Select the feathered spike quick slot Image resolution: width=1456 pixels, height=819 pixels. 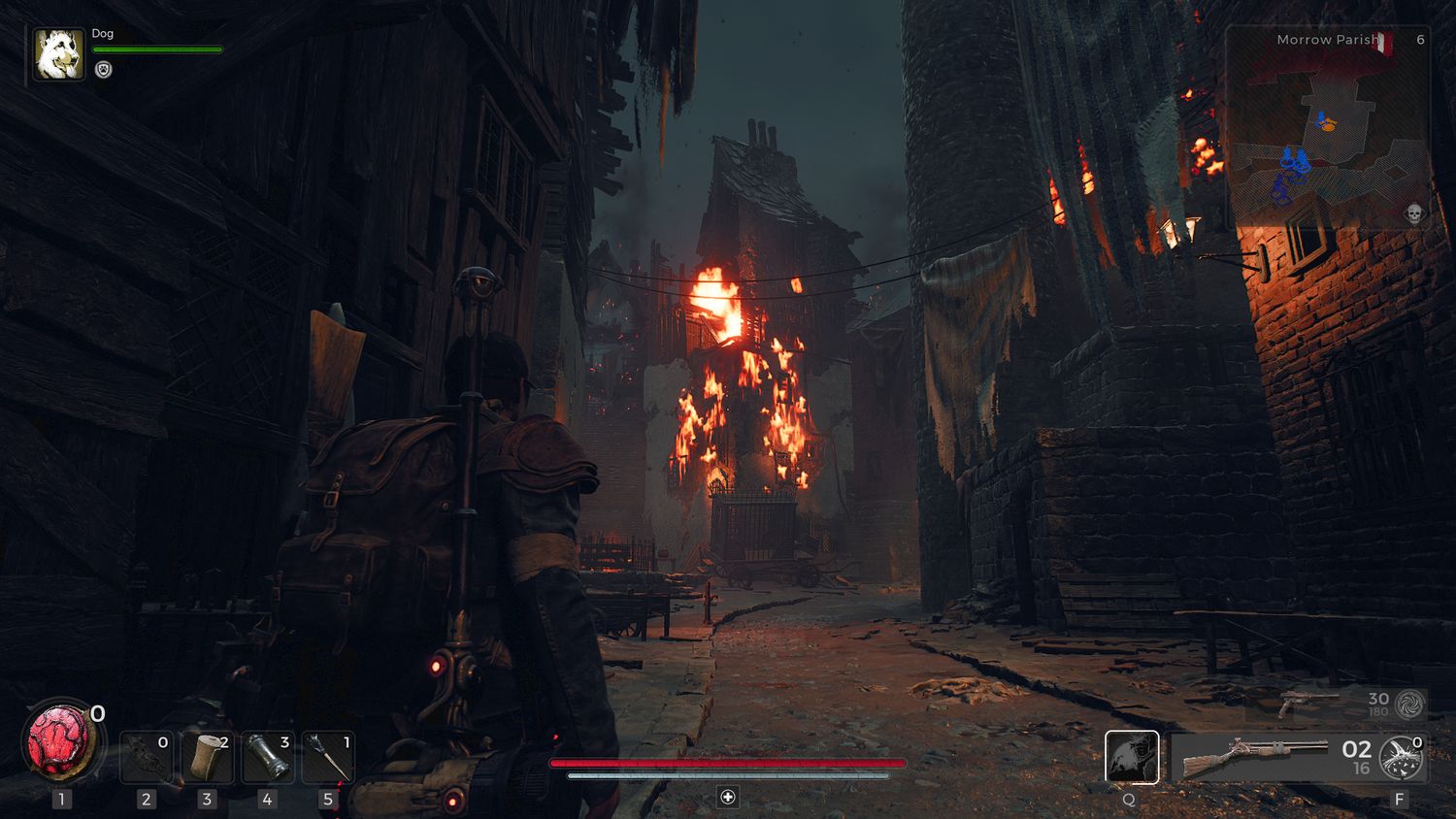coord(328,758)
